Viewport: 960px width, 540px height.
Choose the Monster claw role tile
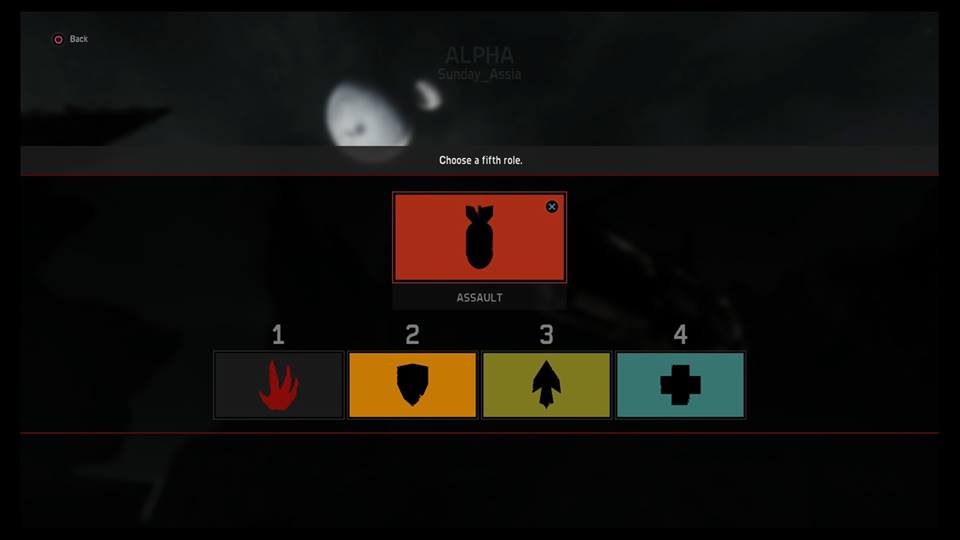(279, 385)
